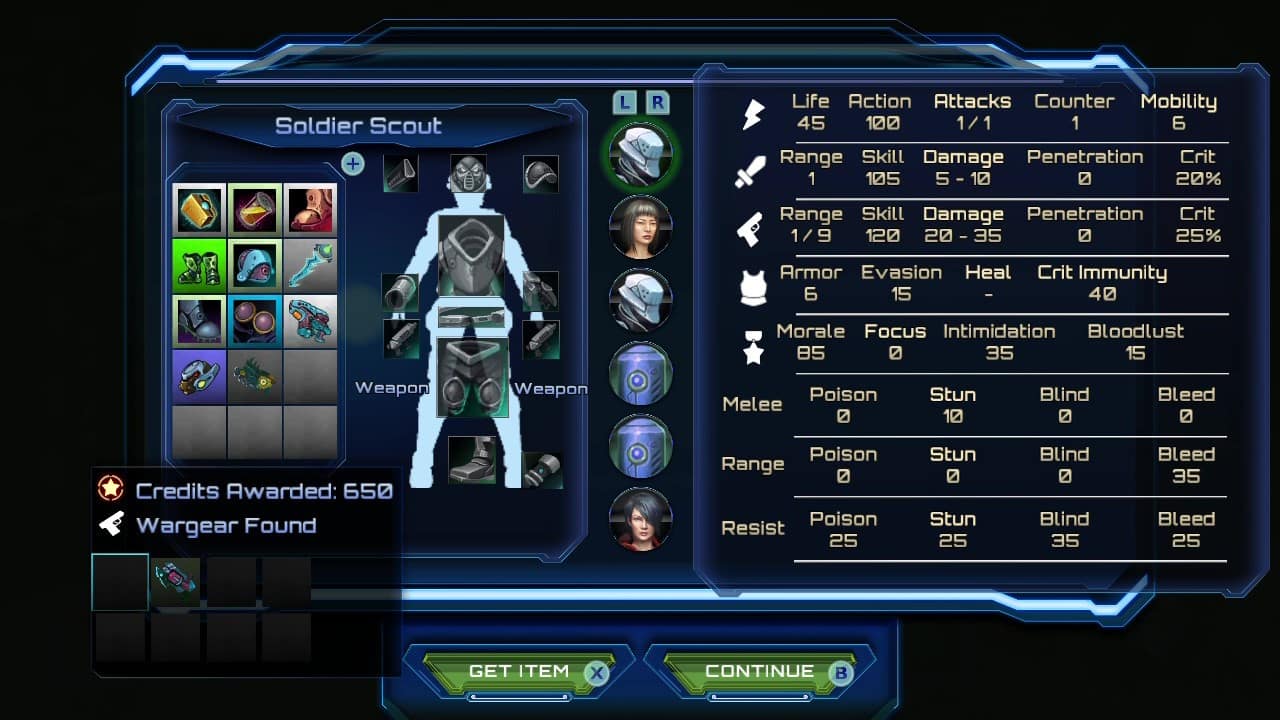
Task: Select the hourglass item in the inventory grid
Action: click(x=253, y=209)
